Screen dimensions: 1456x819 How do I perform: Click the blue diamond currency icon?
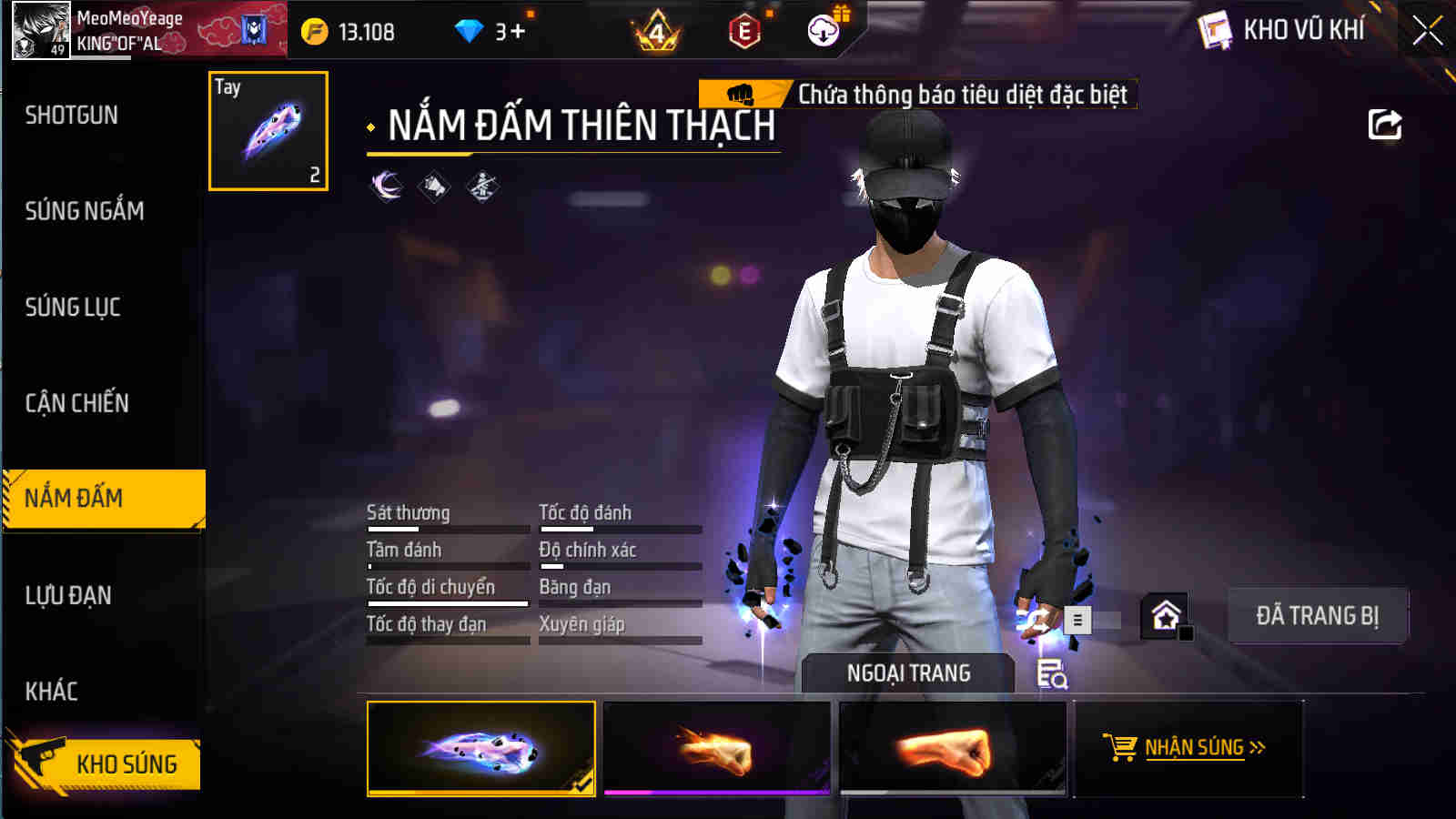pyautogui.click(x=467, y=29)
